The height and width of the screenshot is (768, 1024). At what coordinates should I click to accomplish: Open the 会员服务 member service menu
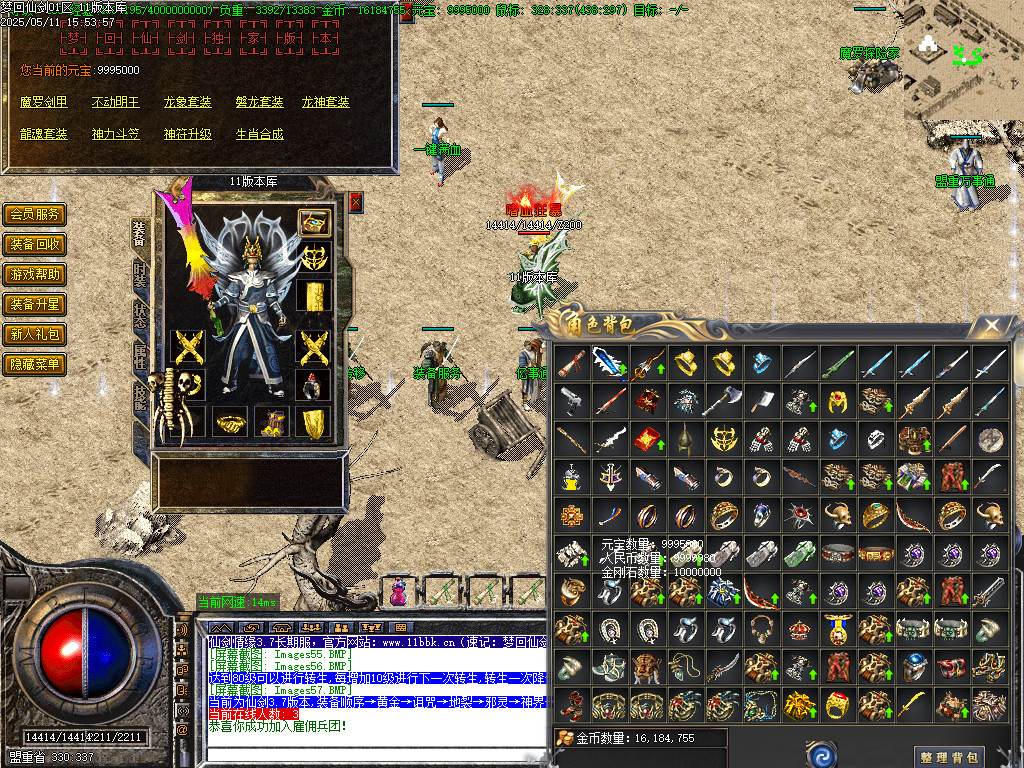coord(35,215)
